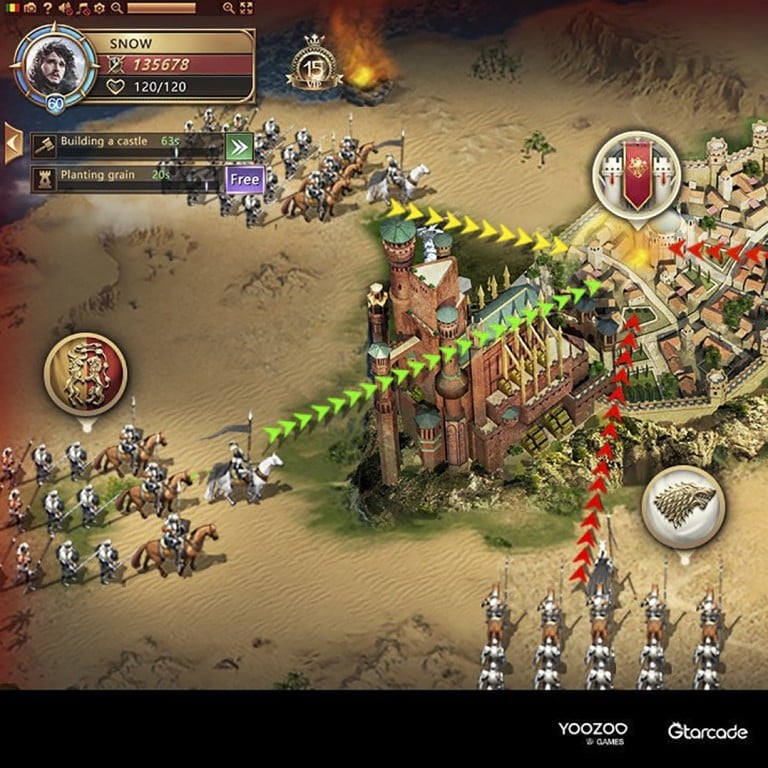Open help via the question mark icon
The image size is (768, 768).
click(47, 8)
